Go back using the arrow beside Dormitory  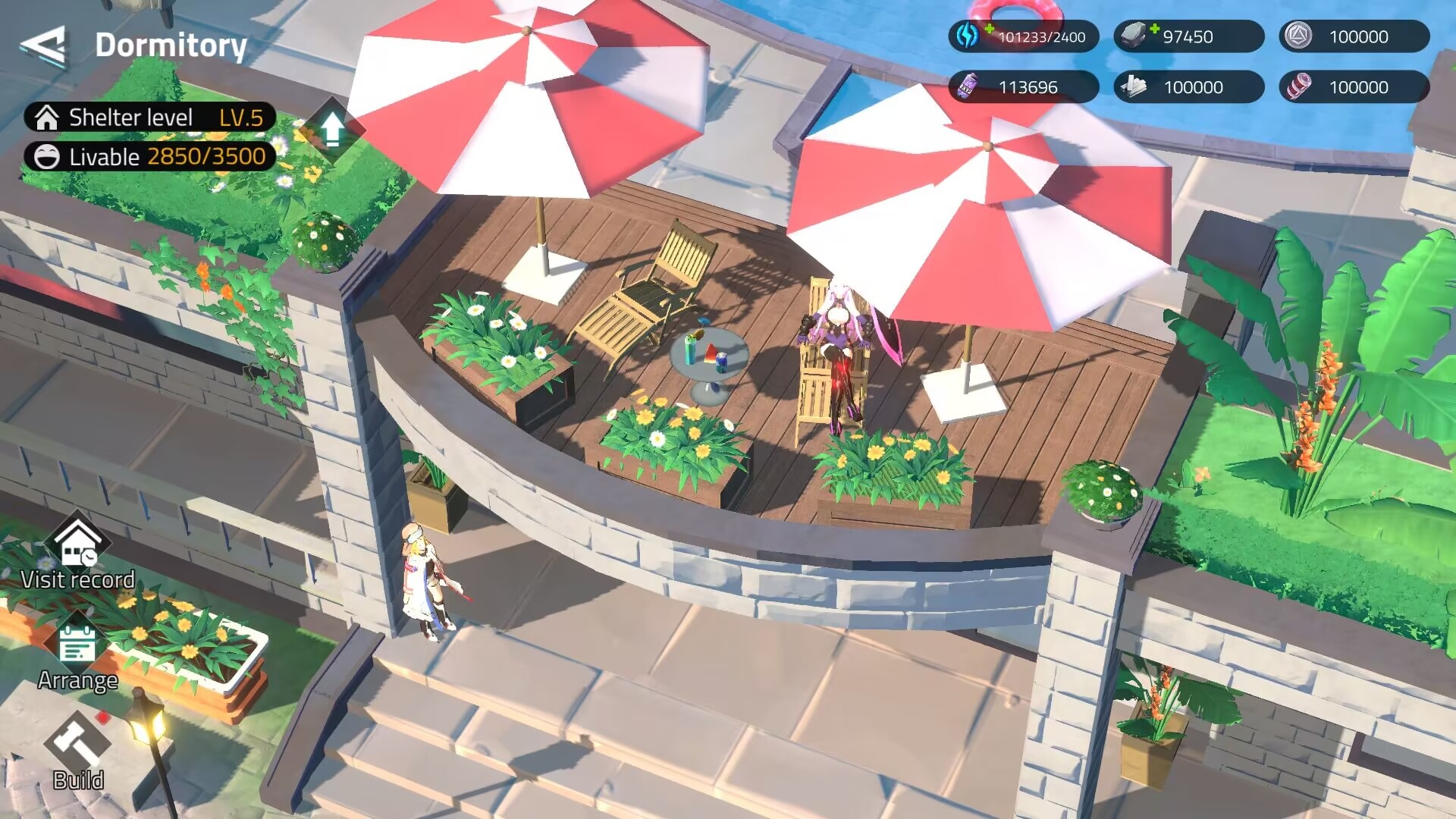coord(43,45)
